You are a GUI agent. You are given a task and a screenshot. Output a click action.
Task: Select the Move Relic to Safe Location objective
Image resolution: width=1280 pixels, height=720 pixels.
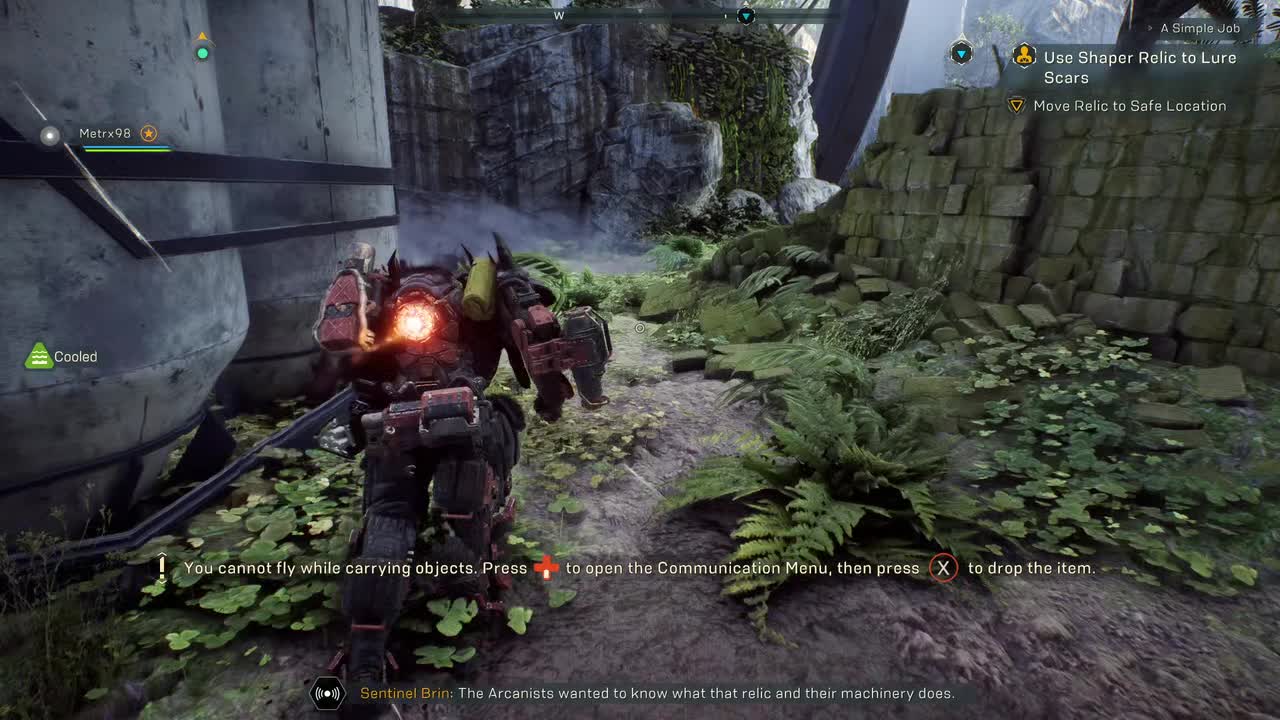(x=1129, y=105)
